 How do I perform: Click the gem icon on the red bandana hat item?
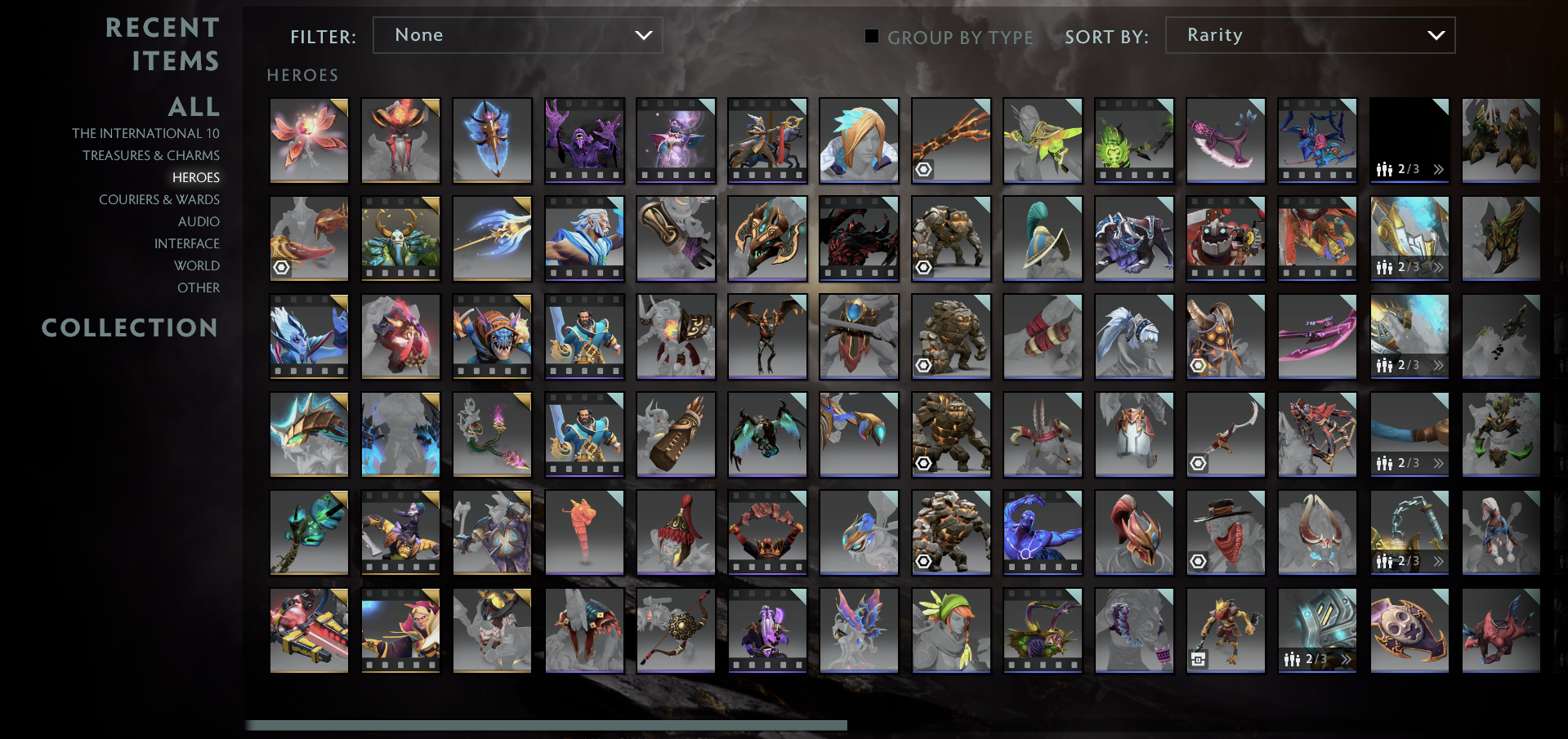coord(1197,561)
